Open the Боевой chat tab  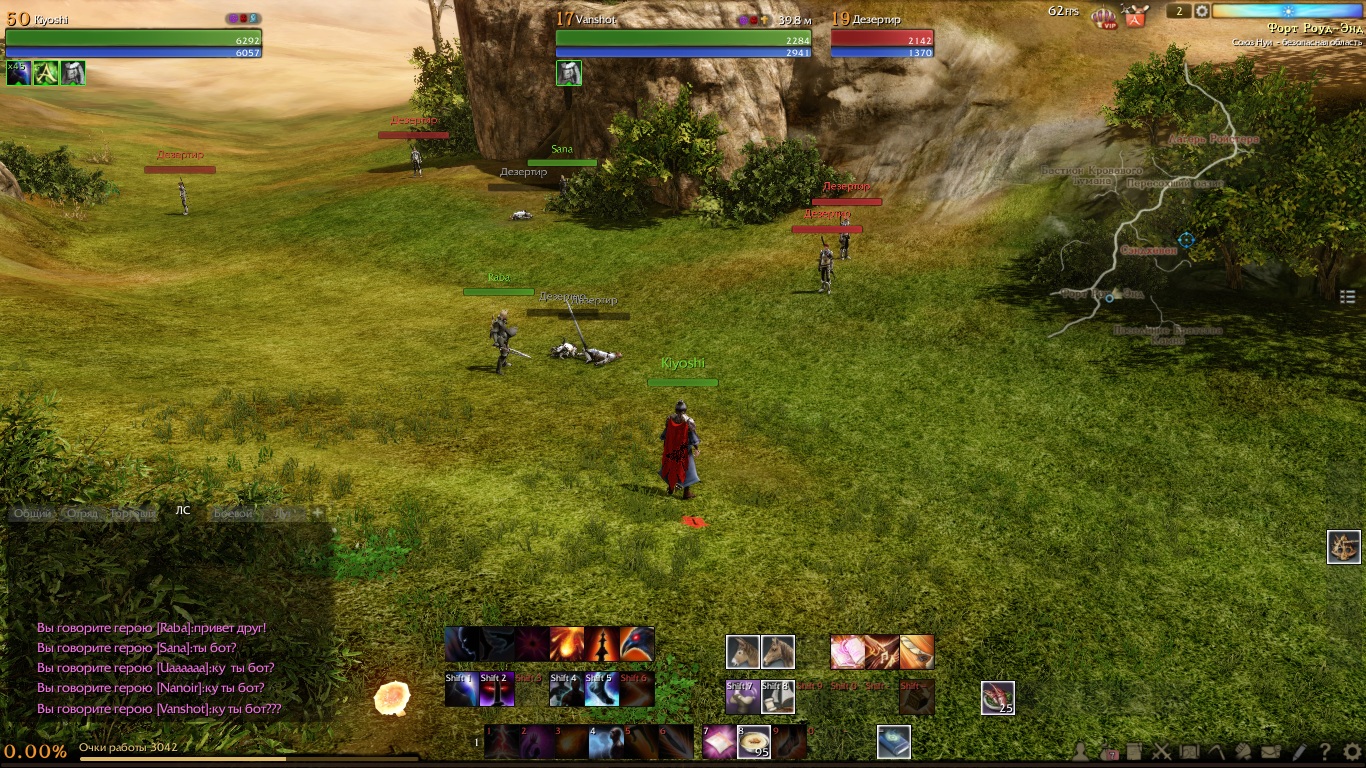[x=232, y=513]
